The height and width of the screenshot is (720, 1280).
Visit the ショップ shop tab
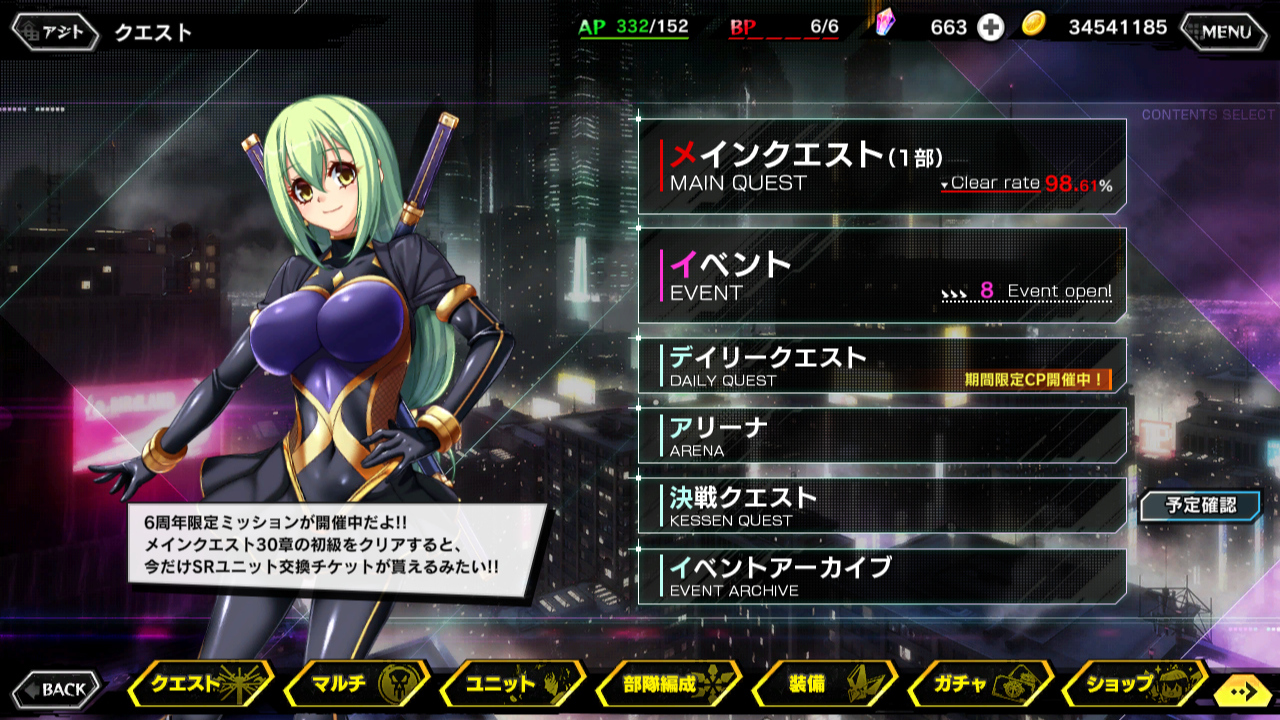pos(1132,685)
